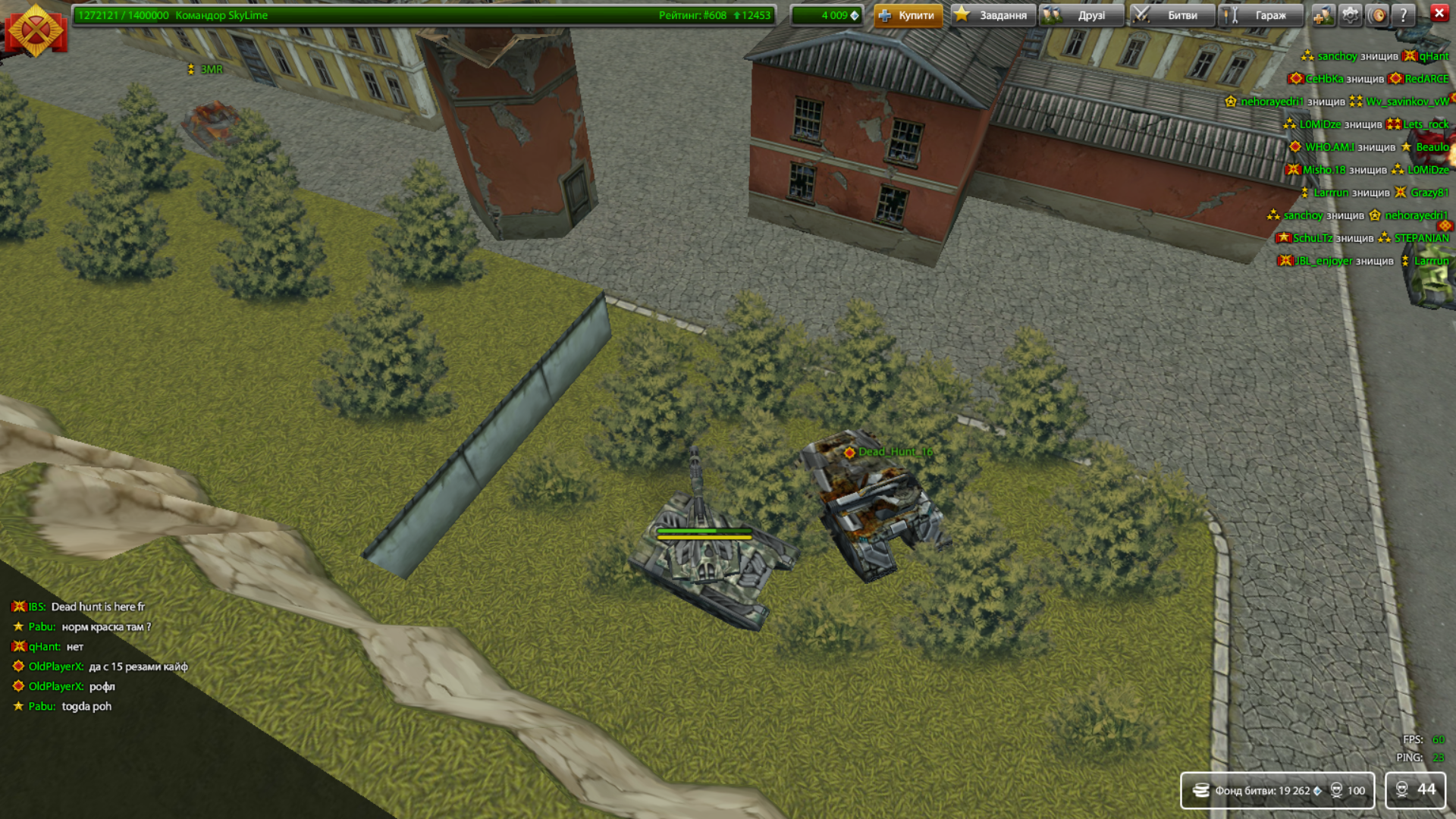Open the help question mark icon
The image size is (1456, 819).
click(1404, 14)
